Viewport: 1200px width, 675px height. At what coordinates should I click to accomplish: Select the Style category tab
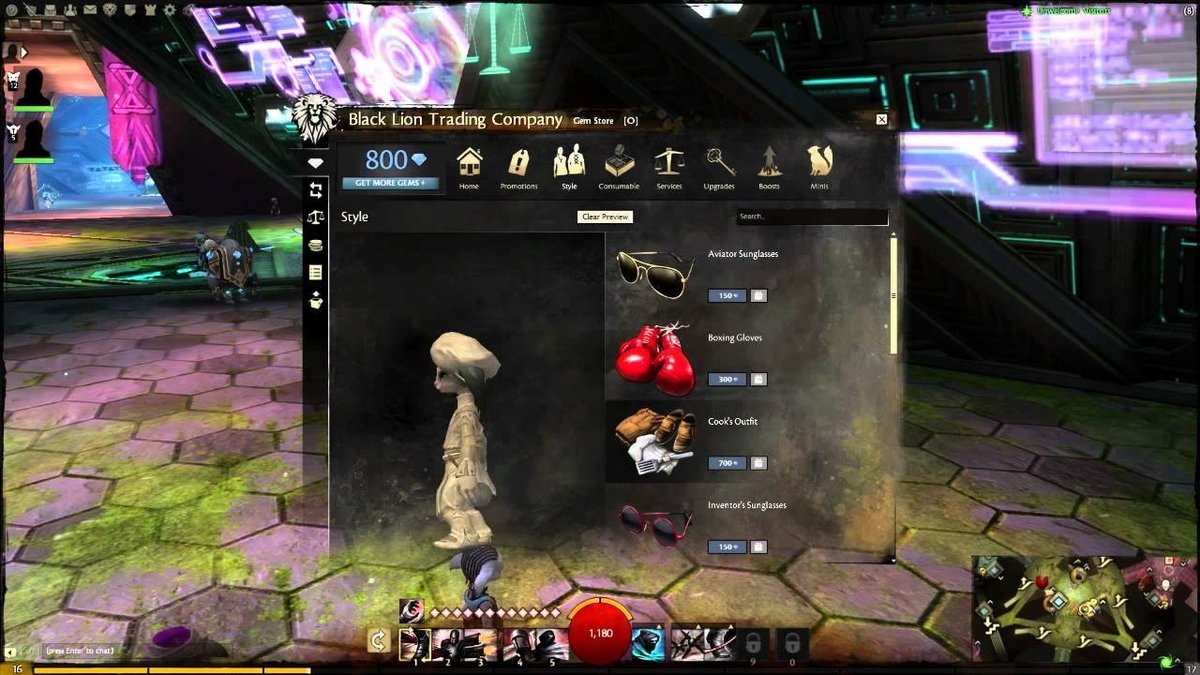(569, 167)
